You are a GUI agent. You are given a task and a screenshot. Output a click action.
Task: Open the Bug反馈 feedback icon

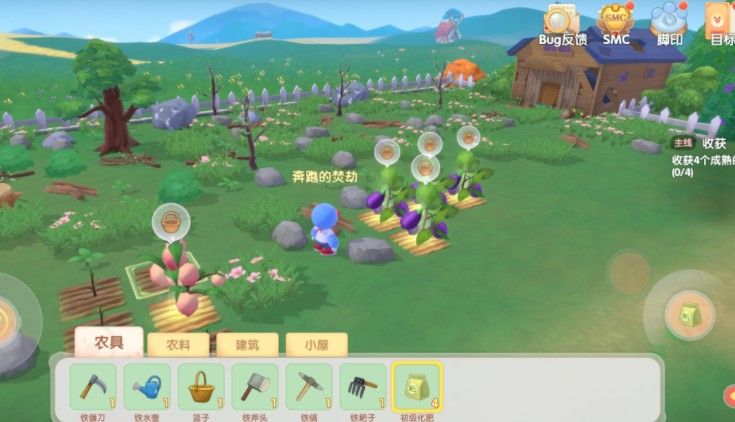[x=561, y=20]
